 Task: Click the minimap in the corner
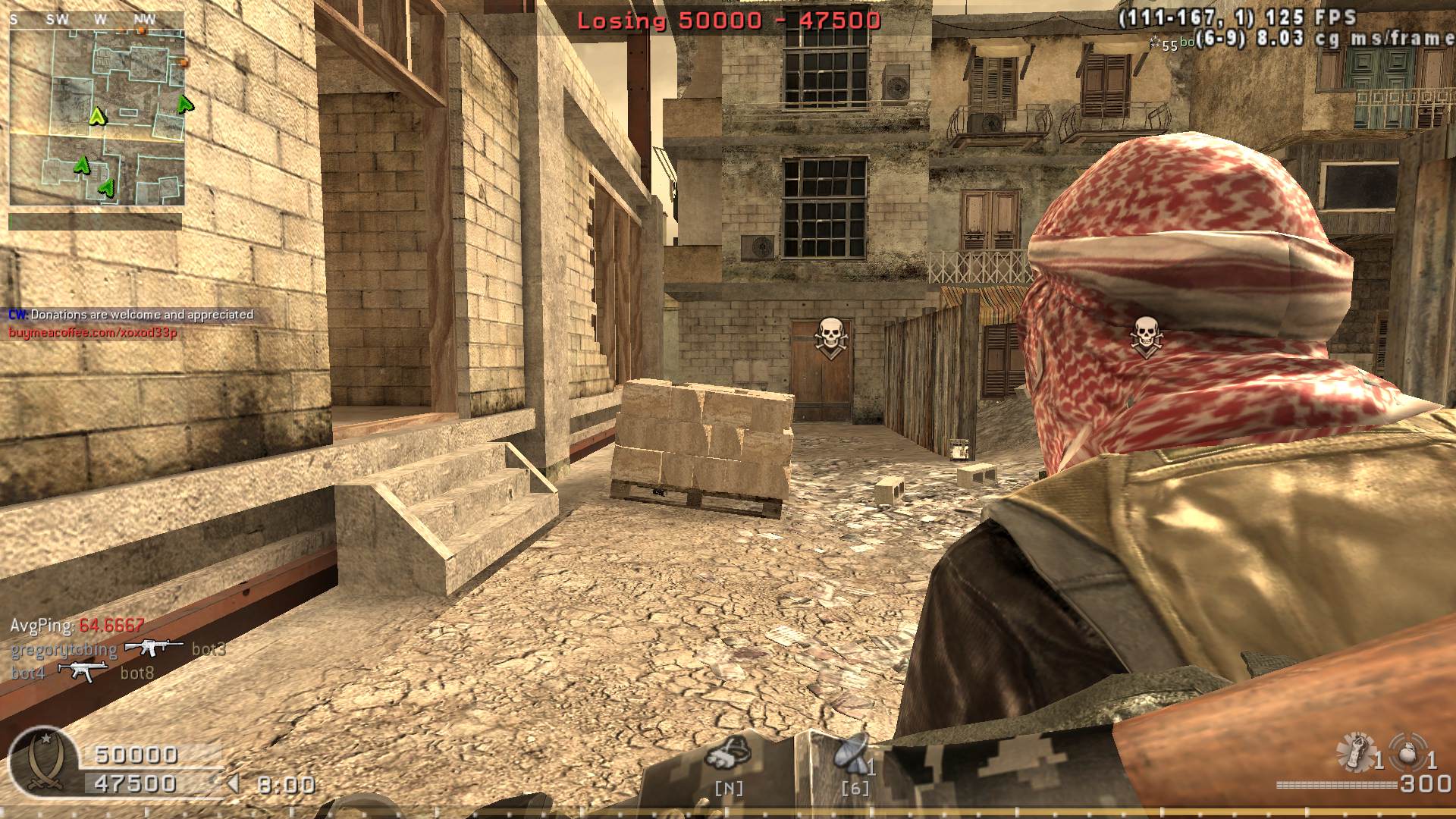(97, 108)
